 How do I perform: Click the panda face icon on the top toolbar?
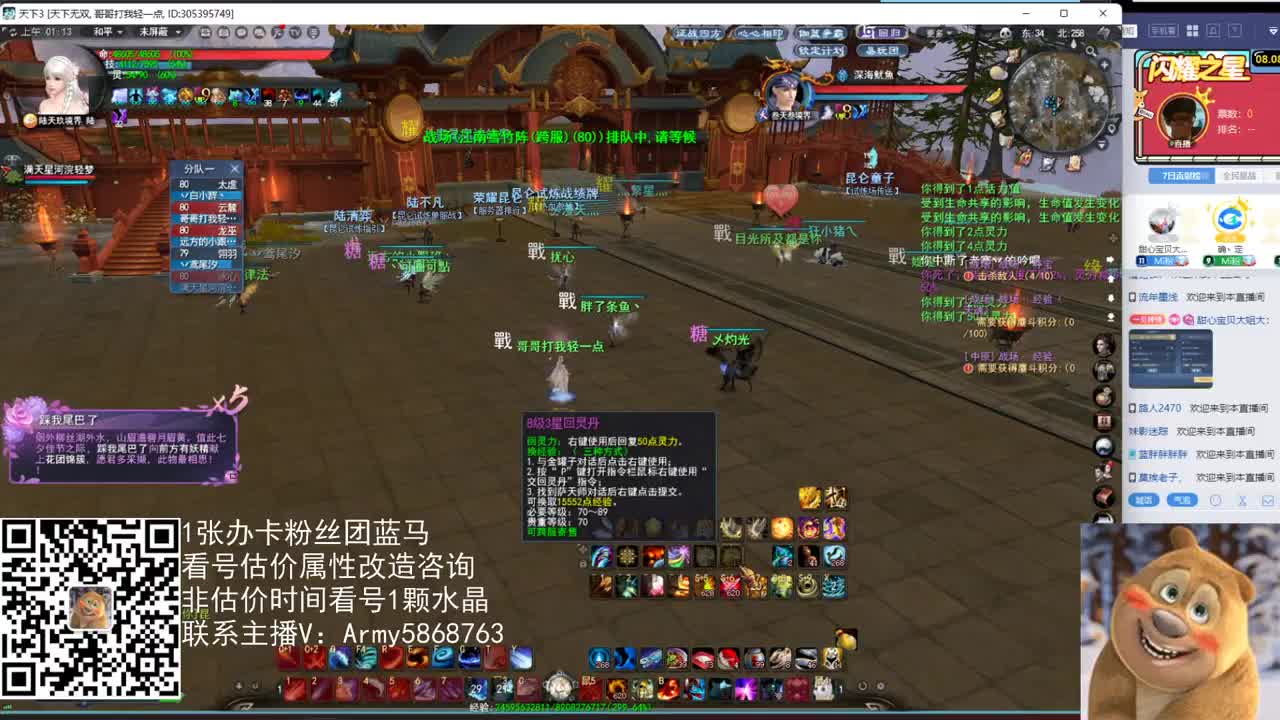pyautogui.click(x=1005, y=33)
